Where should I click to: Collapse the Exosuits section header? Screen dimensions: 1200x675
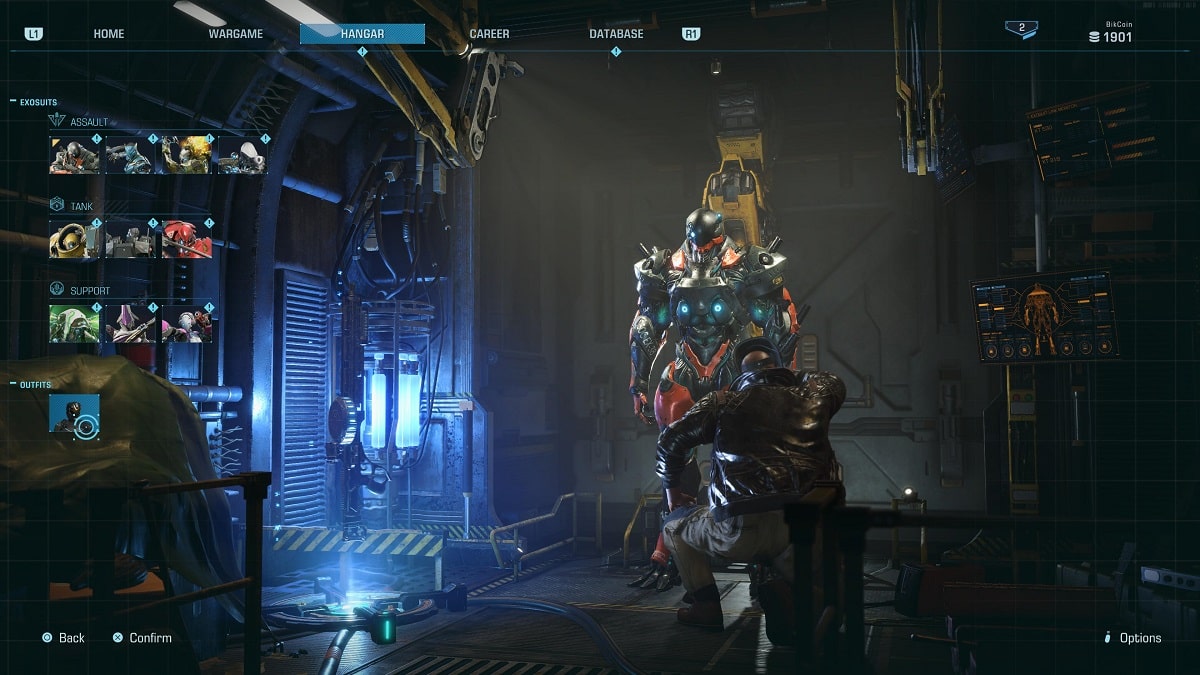tap(38, 101)
